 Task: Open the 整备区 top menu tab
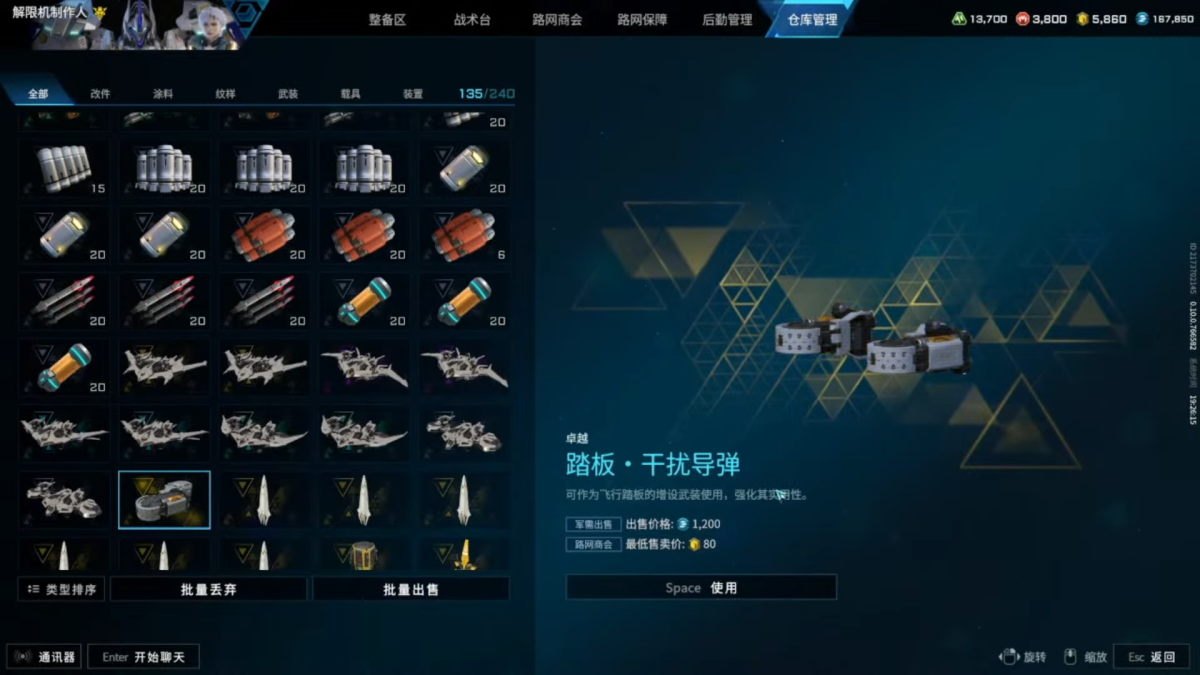point(387,20)
